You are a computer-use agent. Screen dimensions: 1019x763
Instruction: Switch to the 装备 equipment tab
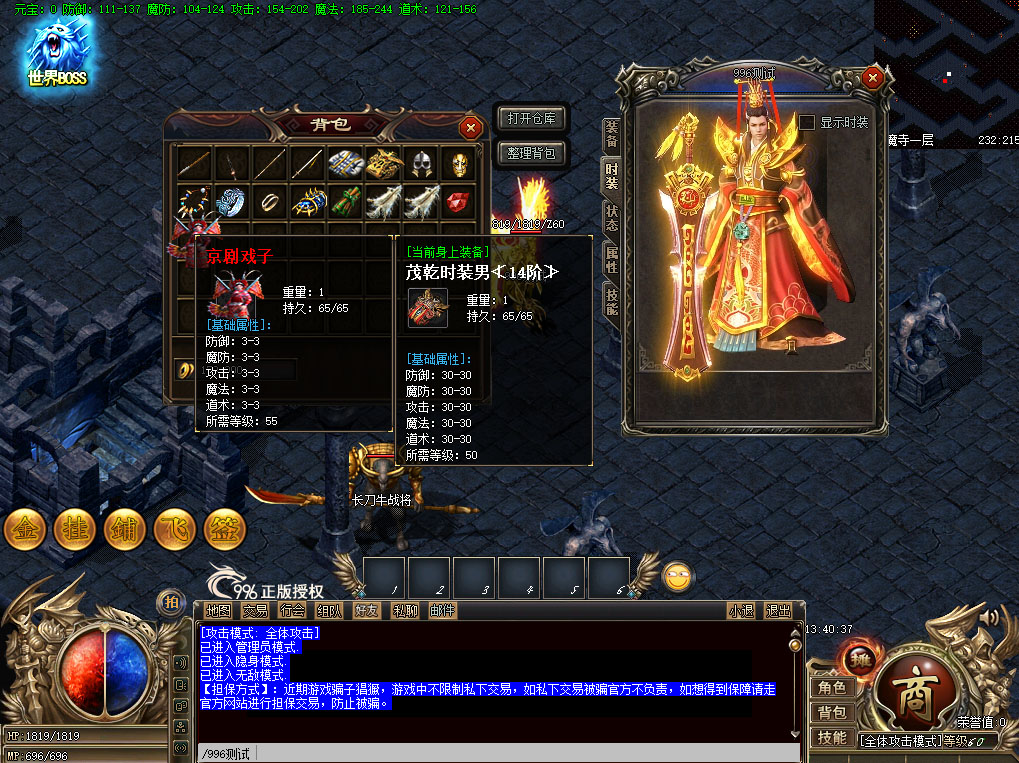pyautogui.click(x=611, y=134)
